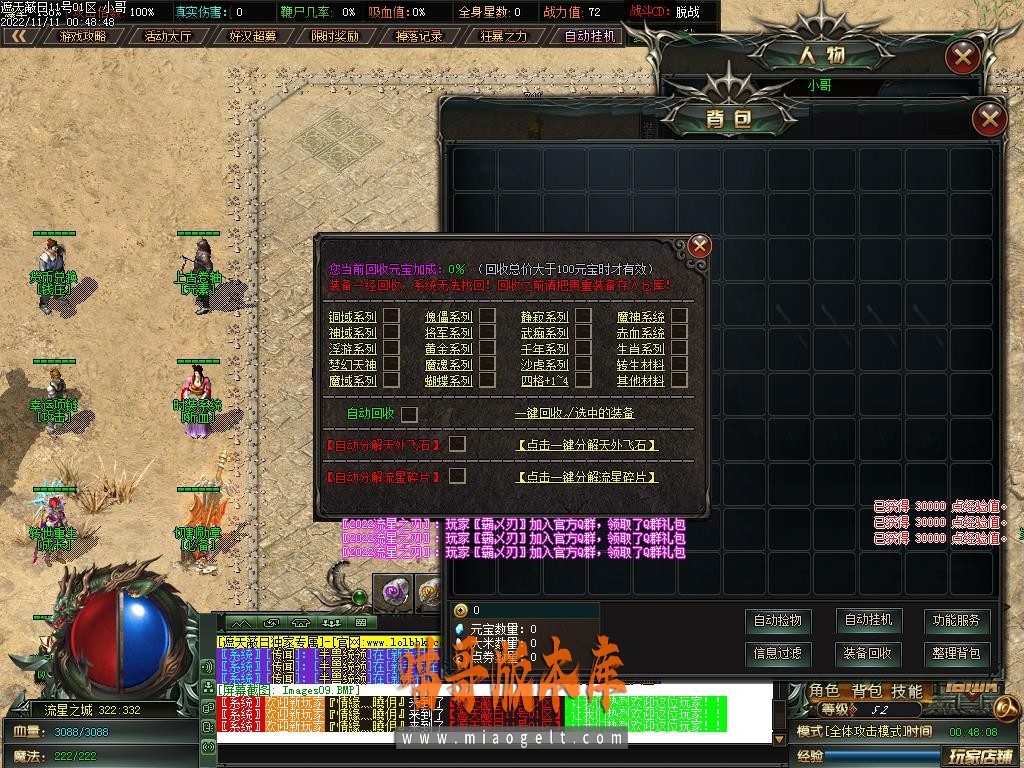
Task: Close the equipment recycle panel
Action: point(700,245)
